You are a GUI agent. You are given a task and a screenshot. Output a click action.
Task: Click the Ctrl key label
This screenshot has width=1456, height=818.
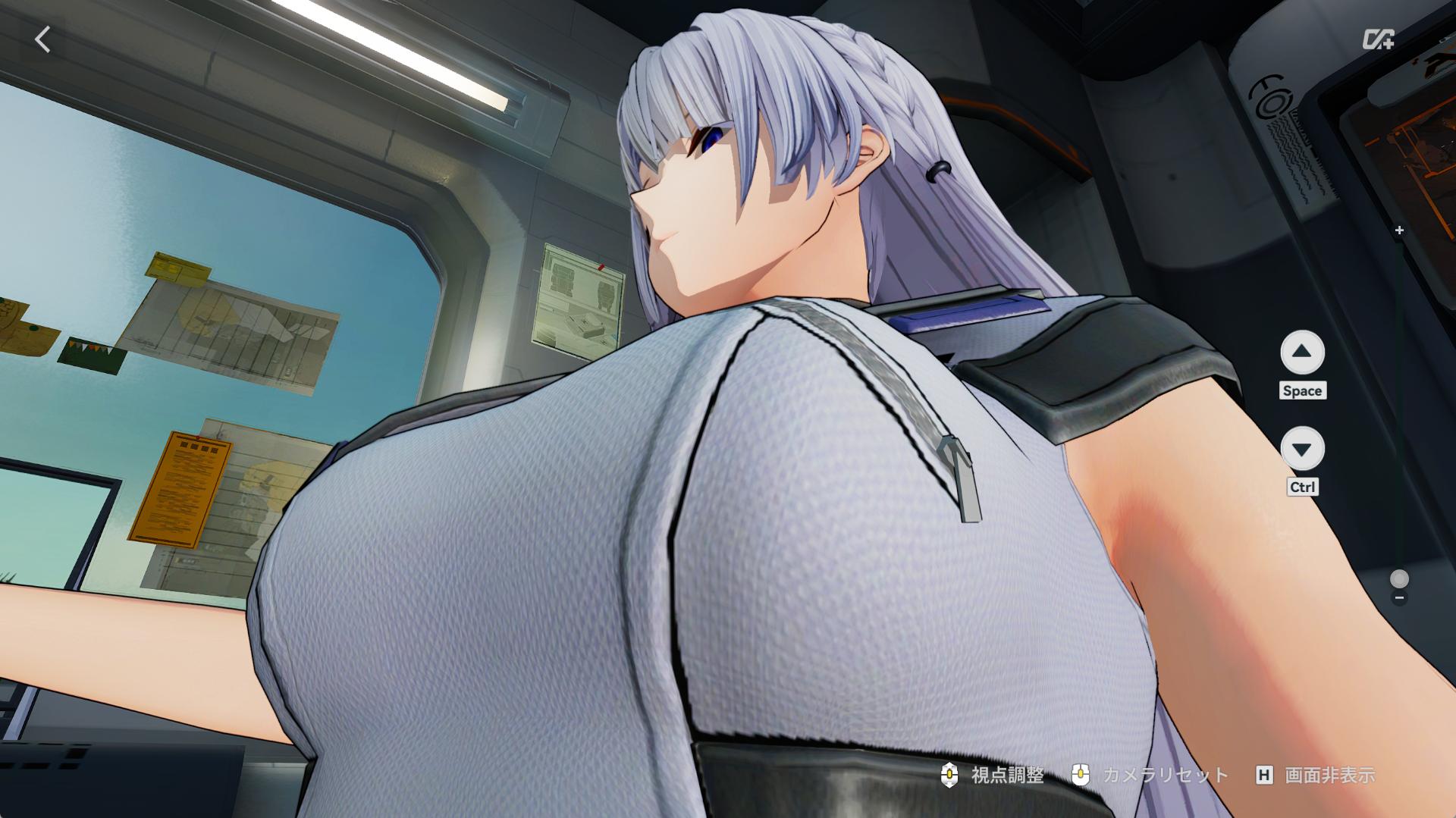(1302, 487)
